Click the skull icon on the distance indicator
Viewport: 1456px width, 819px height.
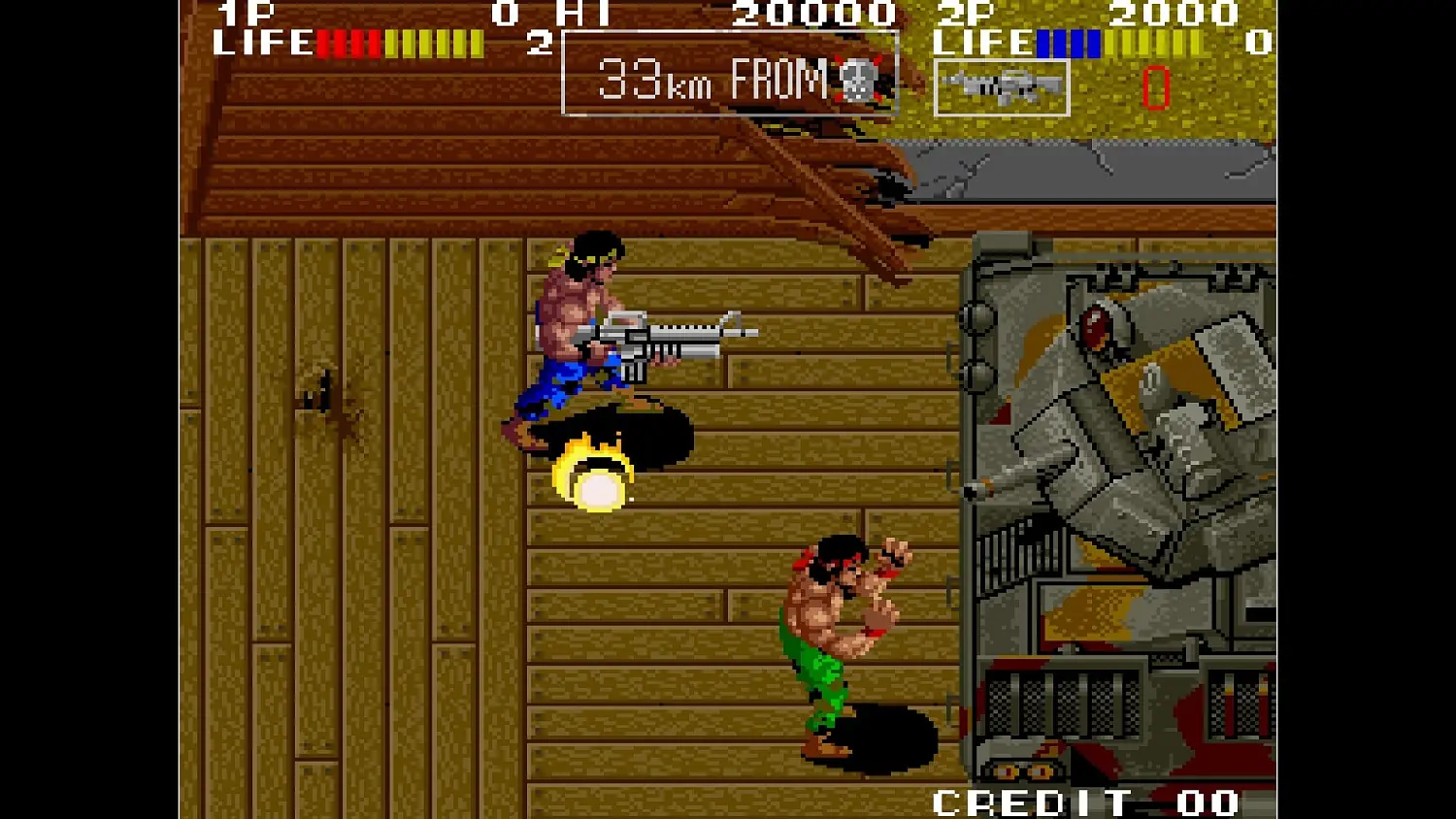[858, 82]
